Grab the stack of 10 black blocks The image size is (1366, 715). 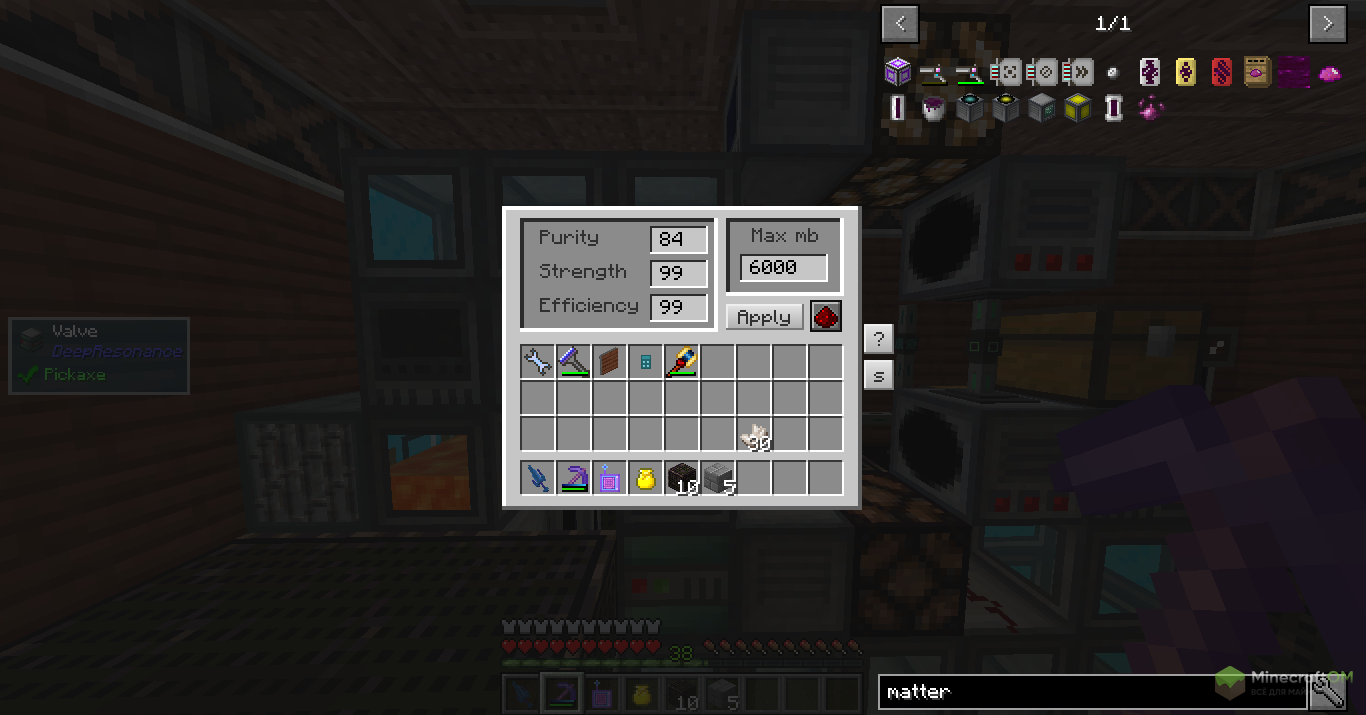coord(681,479)
